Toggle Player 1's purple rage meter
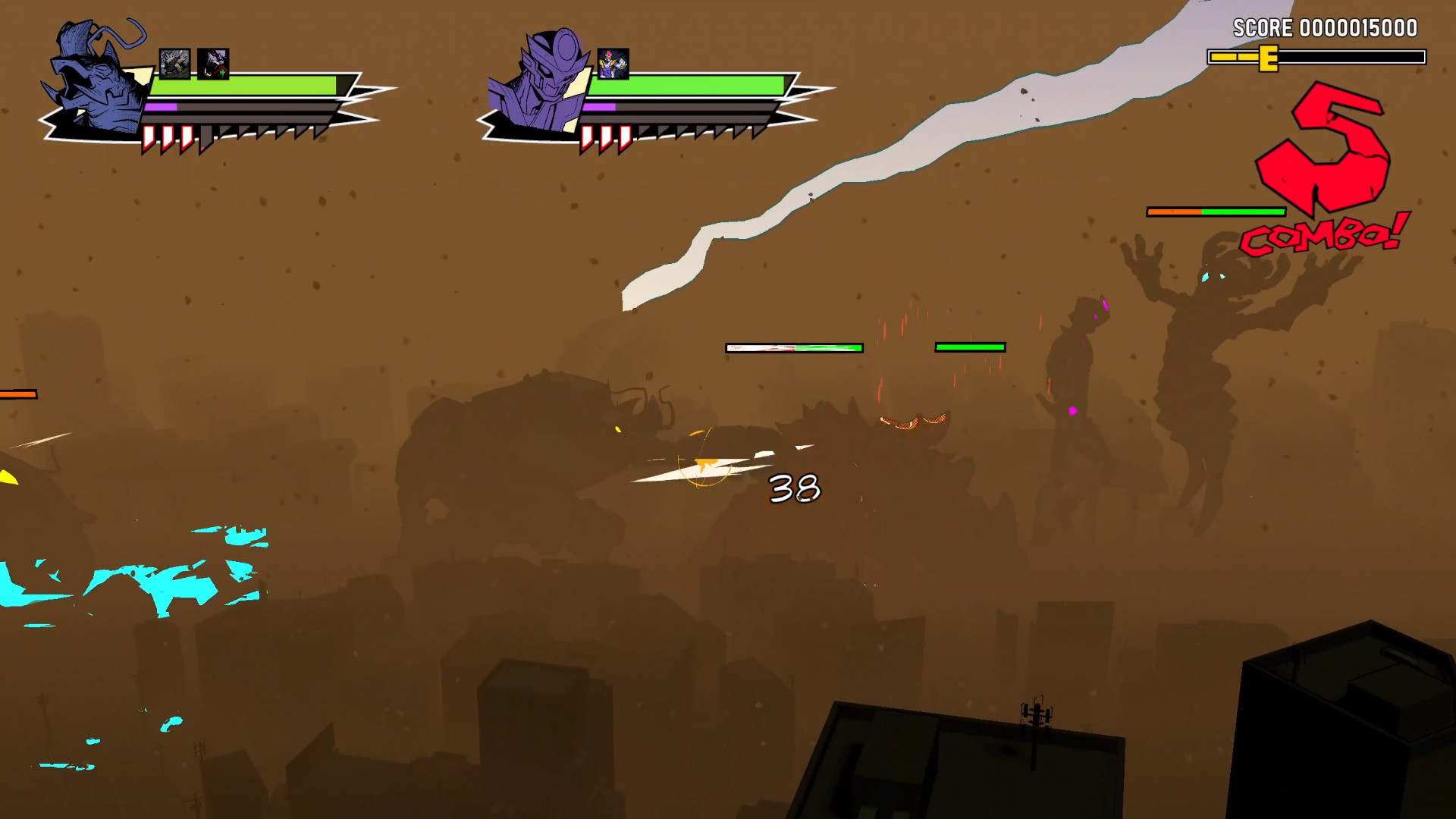This screenshot has height=819, width=1456. pyautogui.click(x=160, y=108)
